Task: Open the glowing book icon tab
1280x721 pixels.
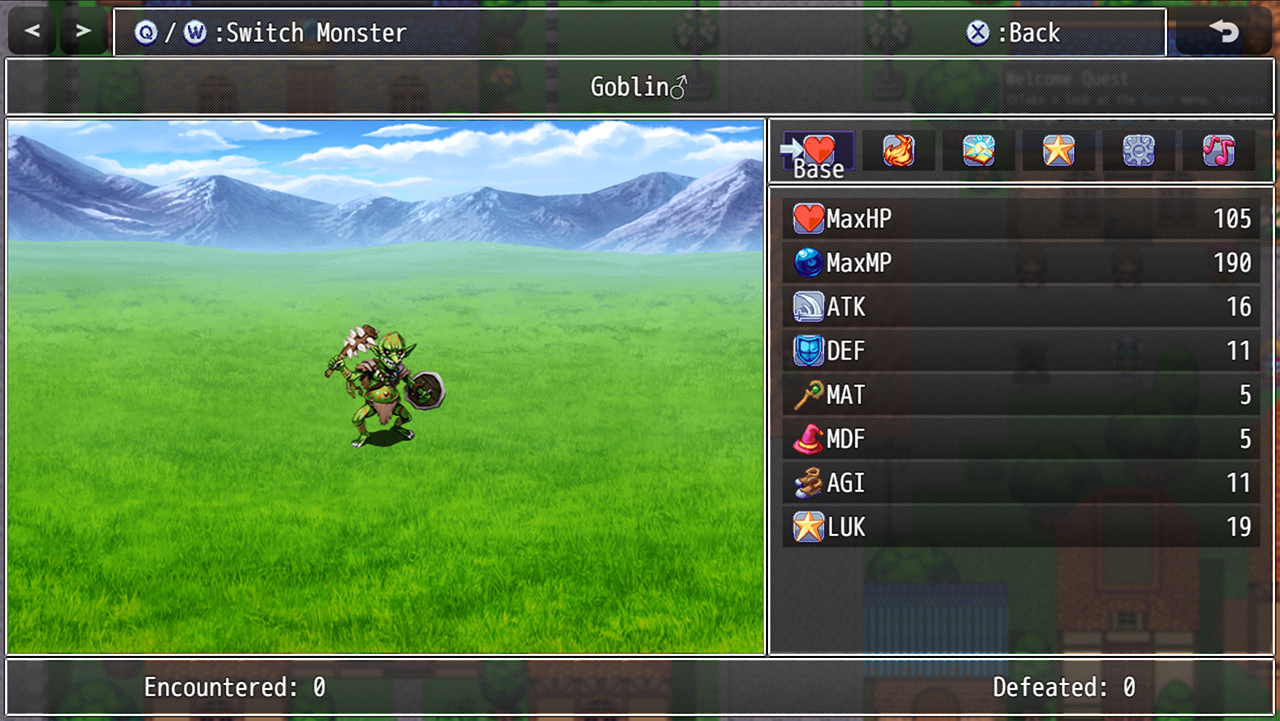Action: coord(979,151)
